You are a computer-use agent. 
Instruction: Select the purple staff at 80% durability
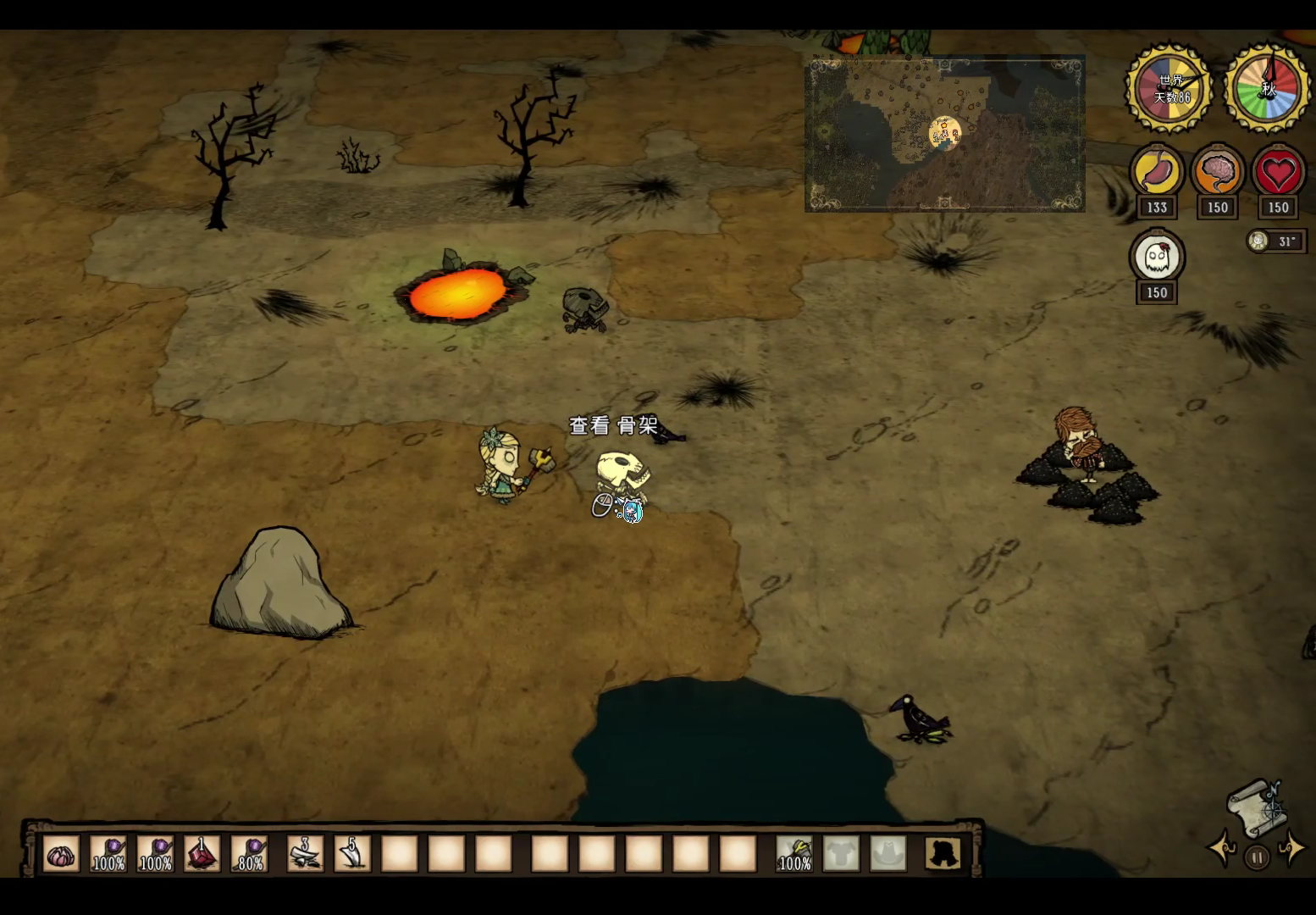(250, 854)
